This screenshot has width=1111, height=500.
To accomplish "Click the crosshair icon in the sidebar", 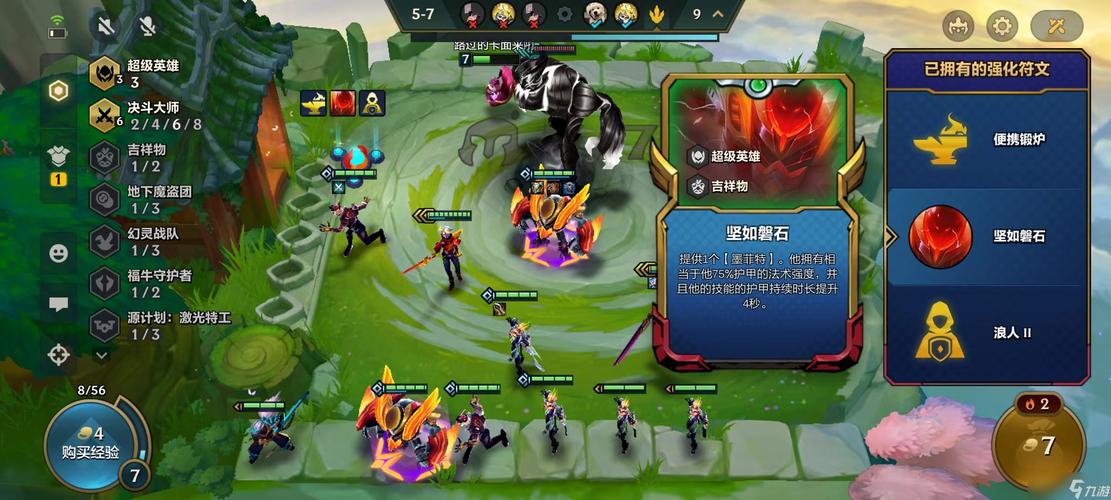I will (59, 354).
